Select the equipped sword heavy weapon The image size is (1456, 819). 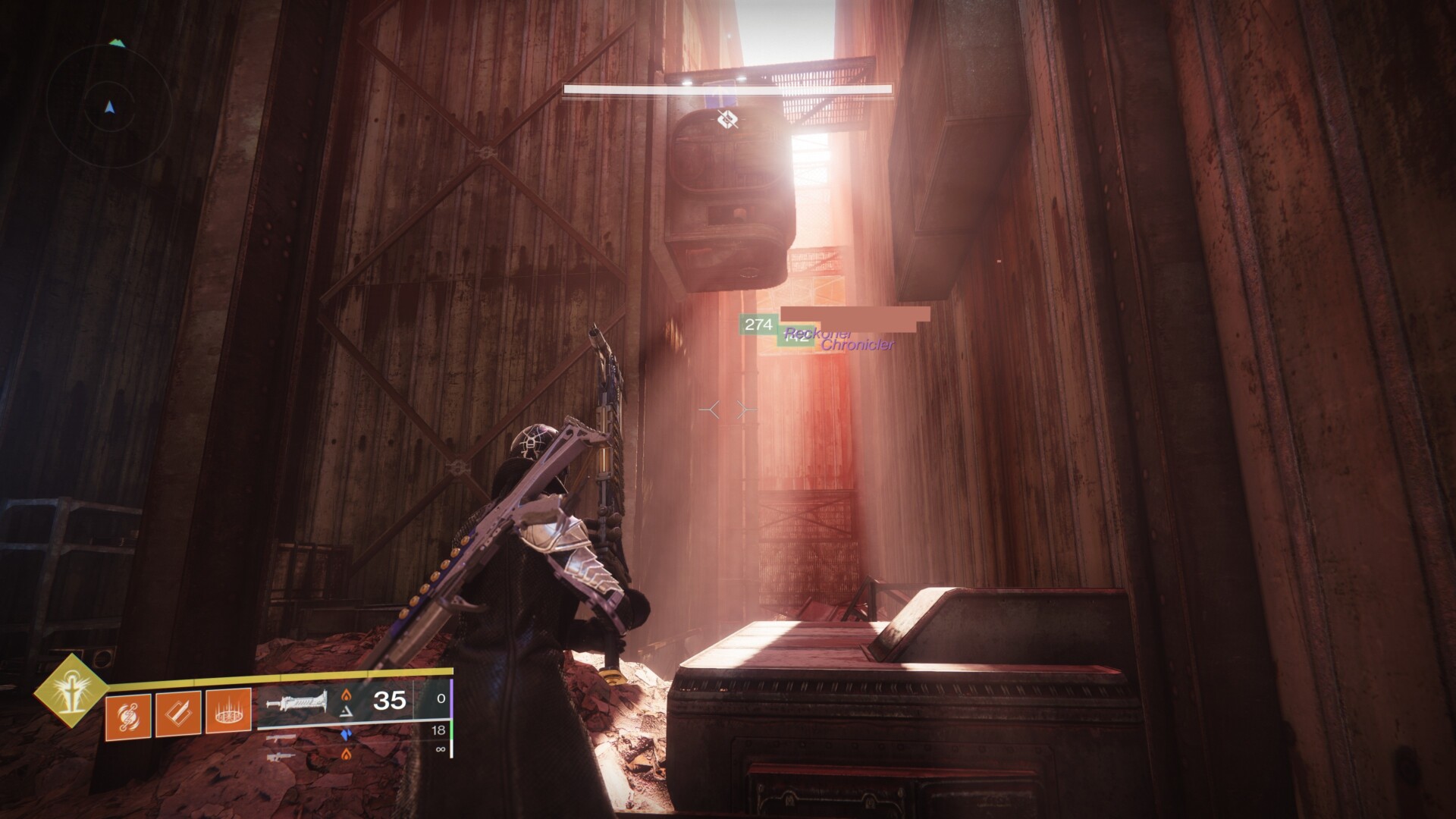(296, 702)
